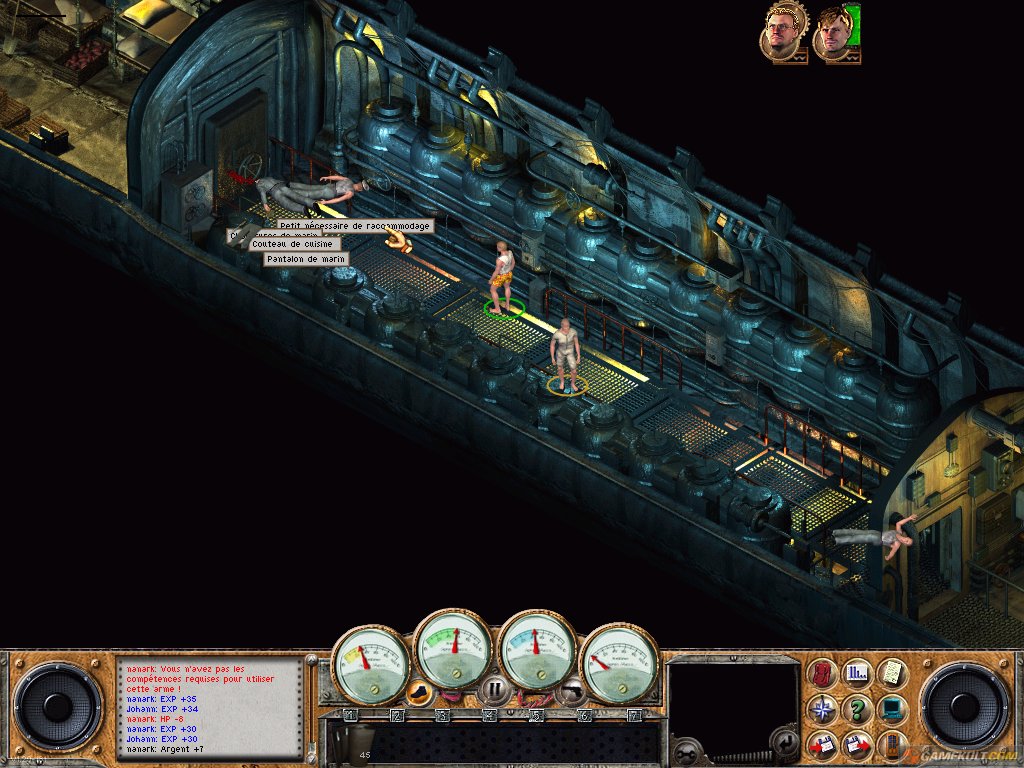Open the bar chart statistics screen

[x=857, y=674]
